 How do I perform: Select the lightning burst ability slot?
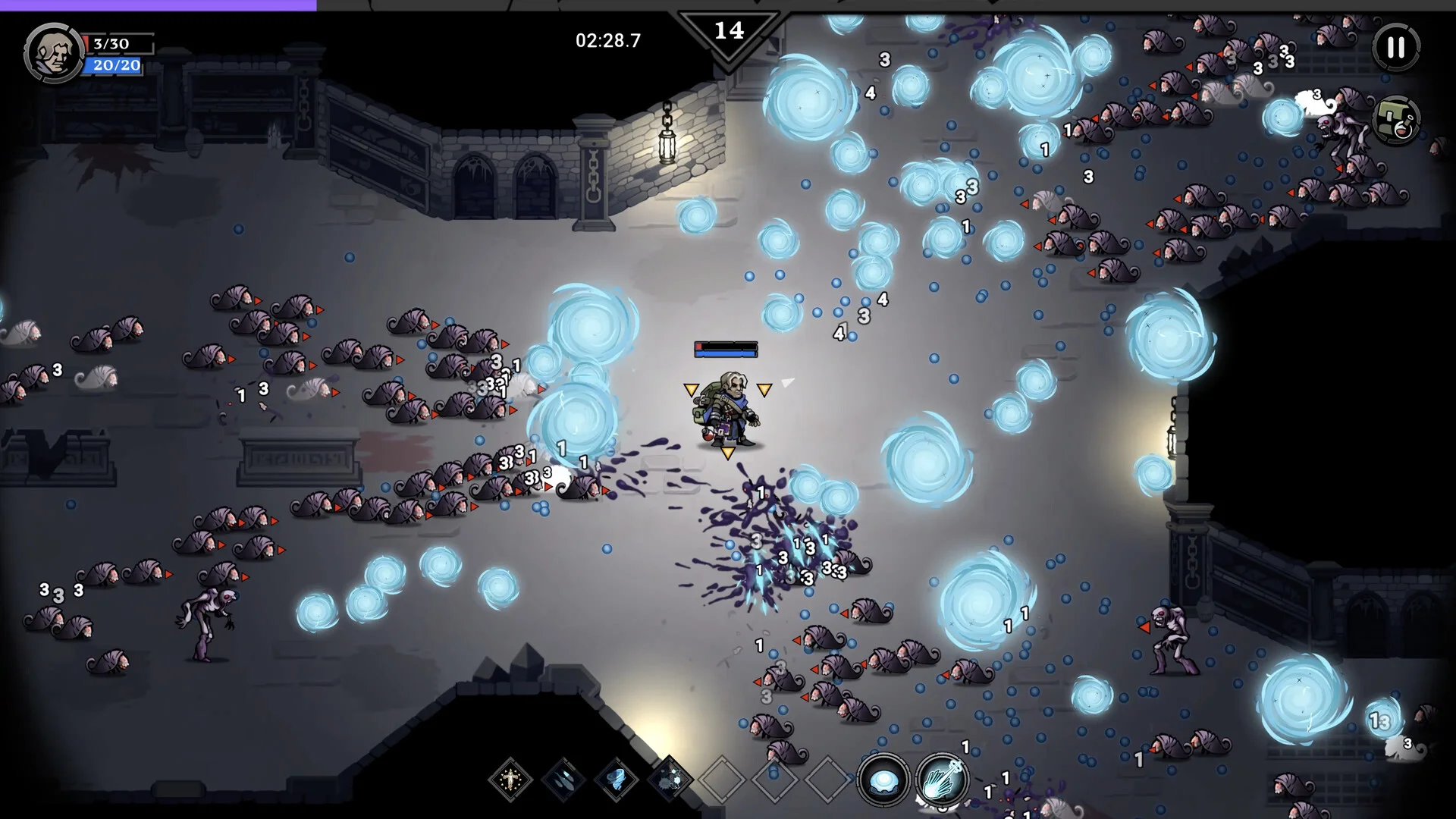(x=670, y=779)
